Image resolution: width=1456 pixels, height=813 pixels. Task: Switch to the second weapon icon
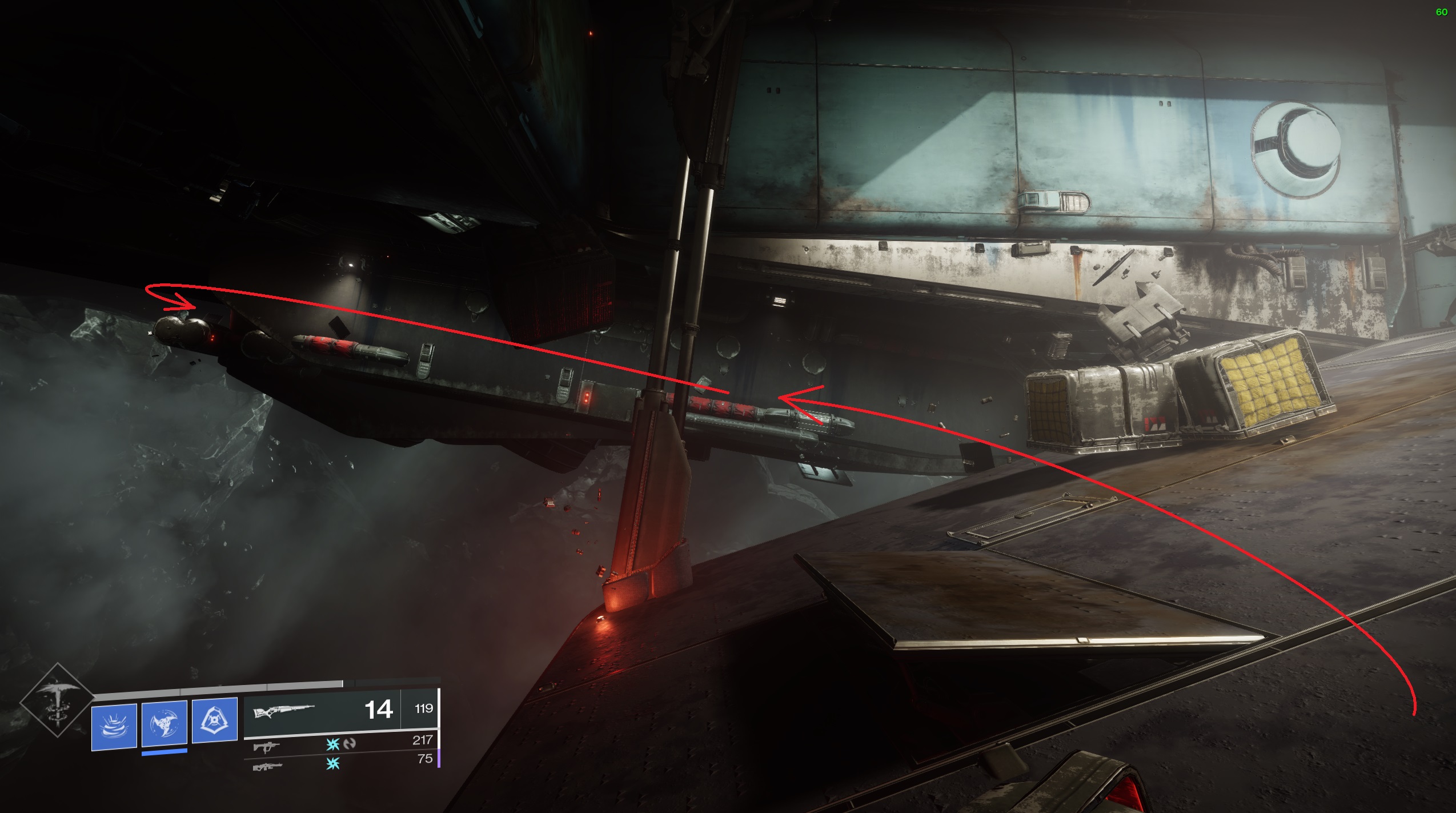coord(266,746)
